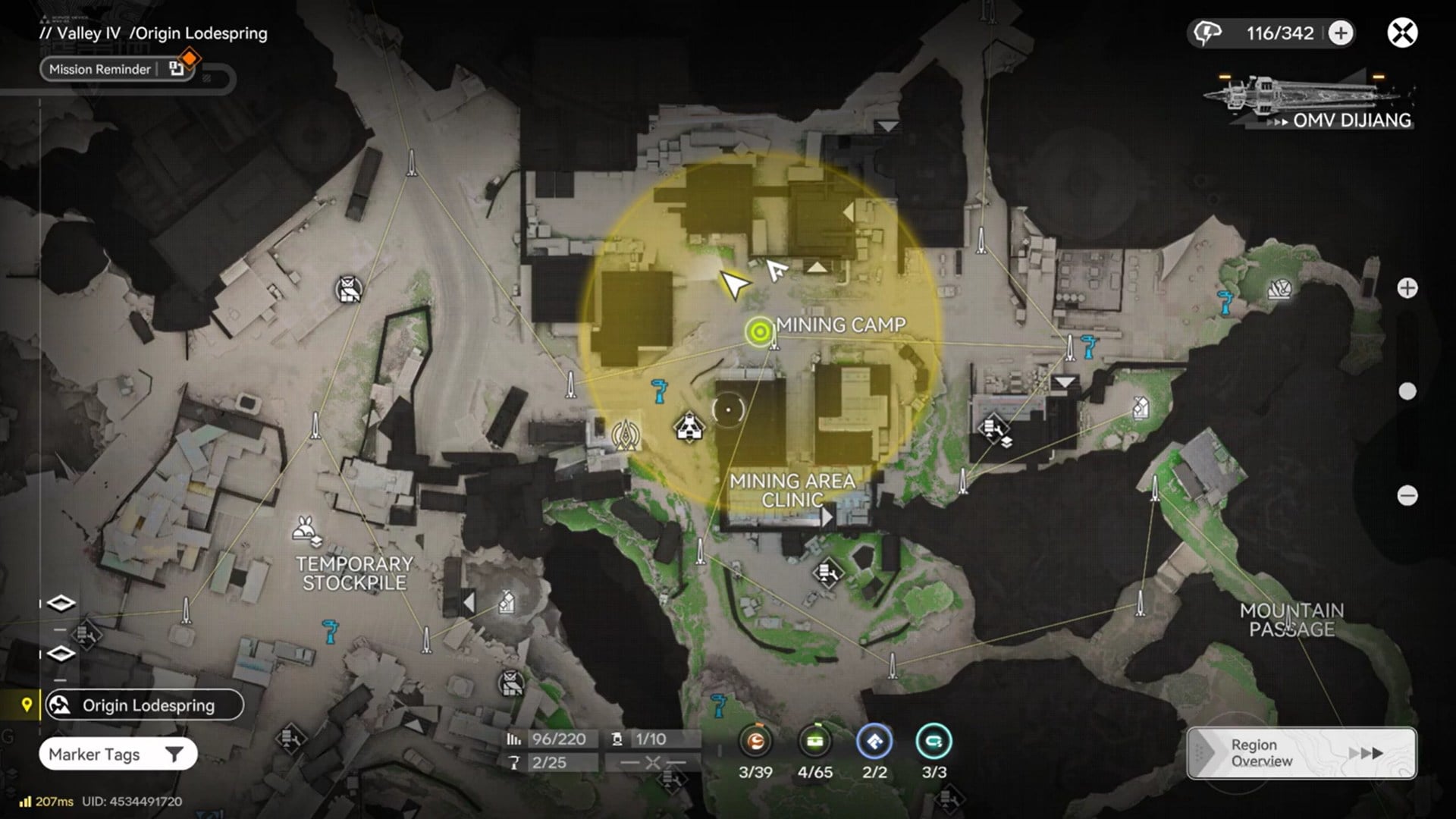This screenshot has width=1456, height=819.
Task: Show the orange collectible tracker 3/39
Action: 755,742
